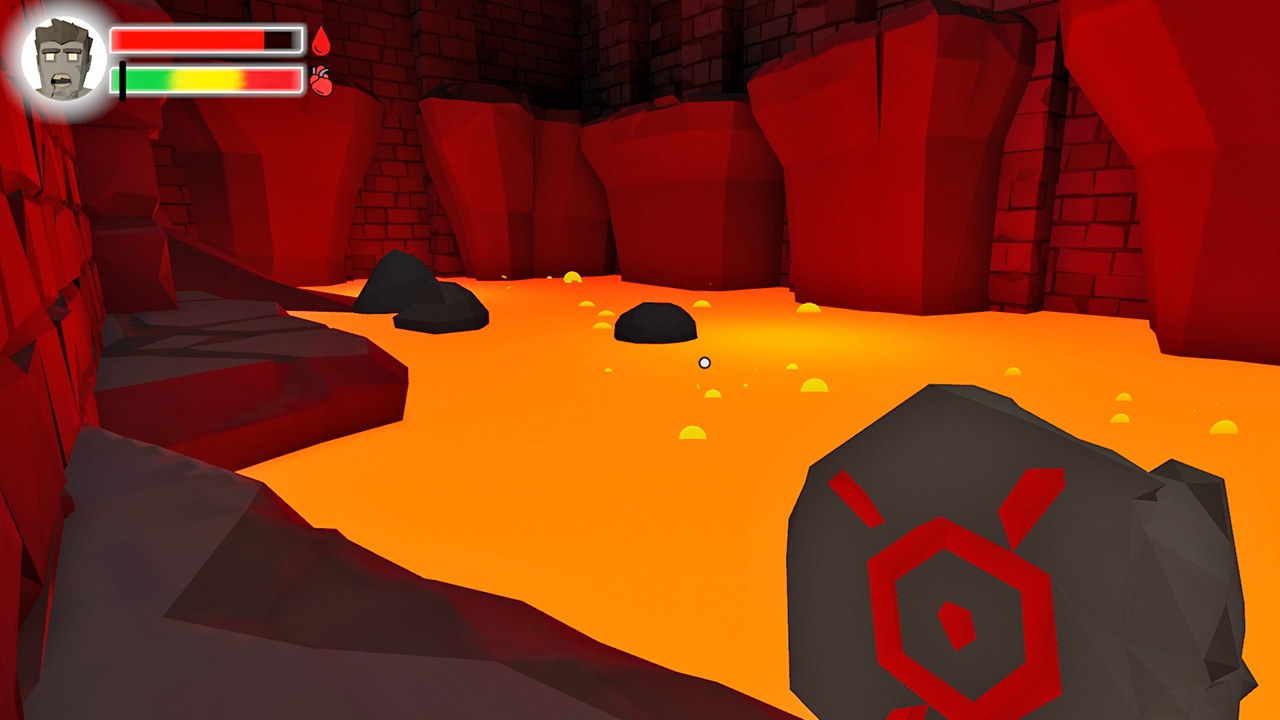
Task: Click the crosshair dot at screen center
Action: click(x=705, y=362)
